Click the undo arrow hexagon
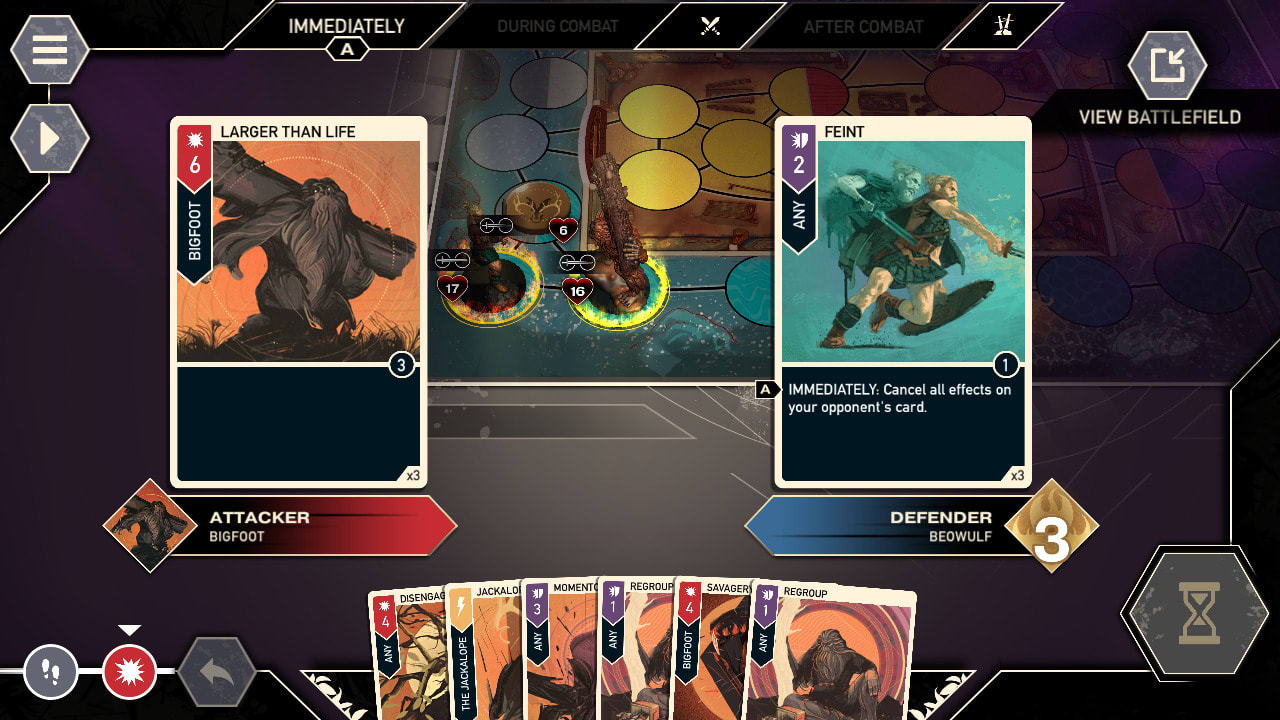 212,671
